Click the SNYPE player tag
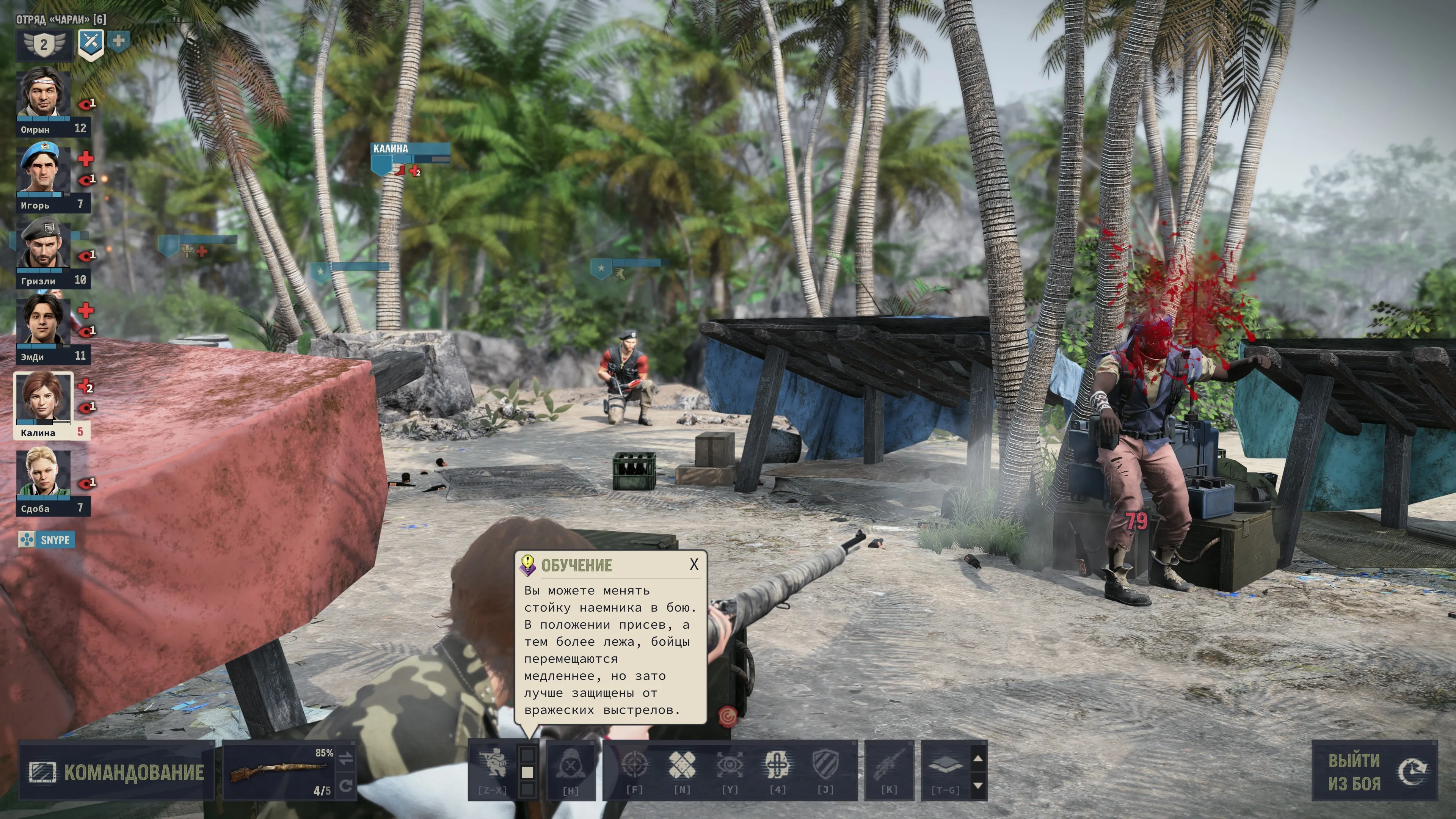The image size is (1456, 819). click(x=46, y=540)
